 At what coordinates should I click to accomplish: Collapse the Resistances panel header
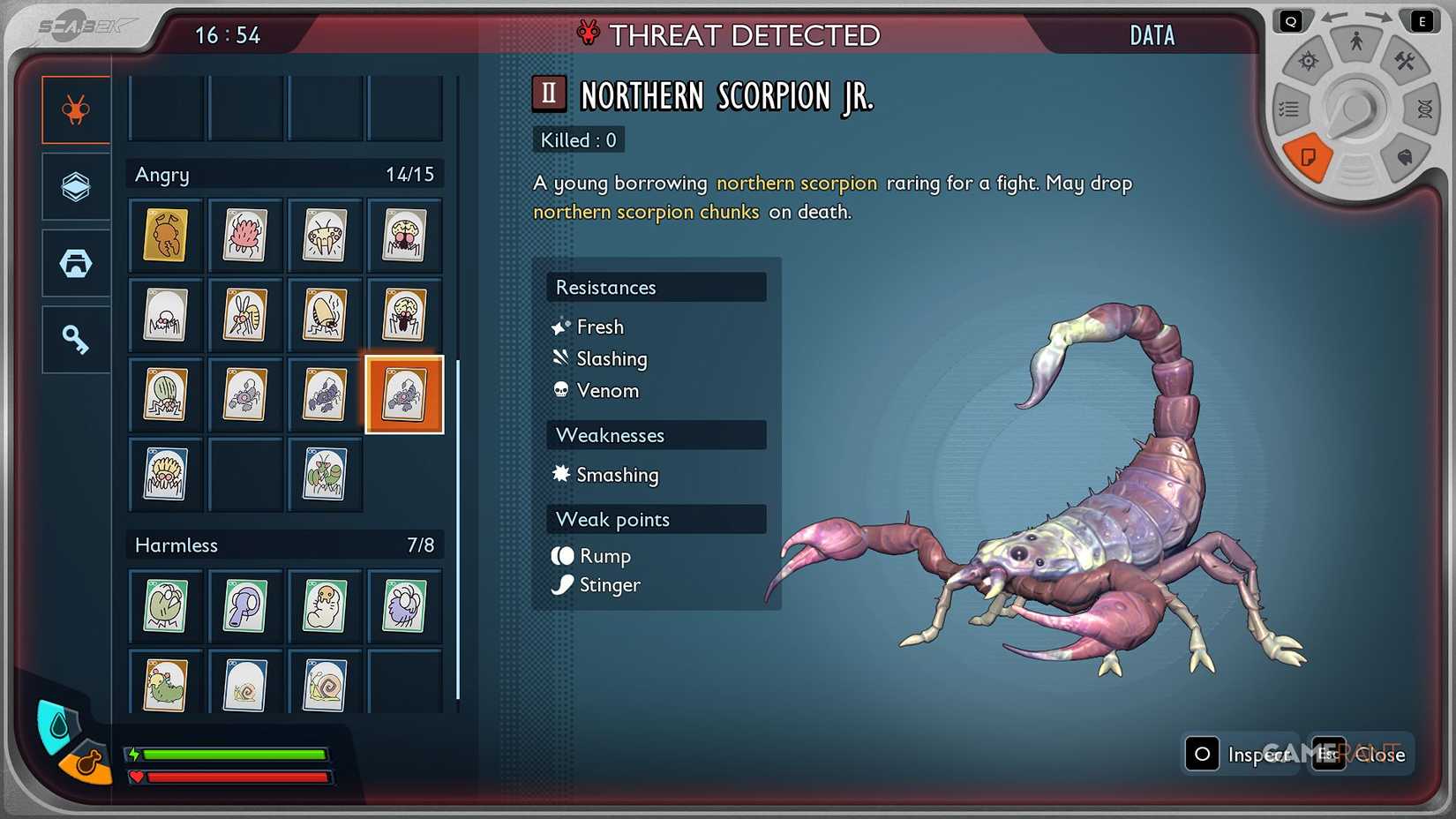click(x=656, y=287)
